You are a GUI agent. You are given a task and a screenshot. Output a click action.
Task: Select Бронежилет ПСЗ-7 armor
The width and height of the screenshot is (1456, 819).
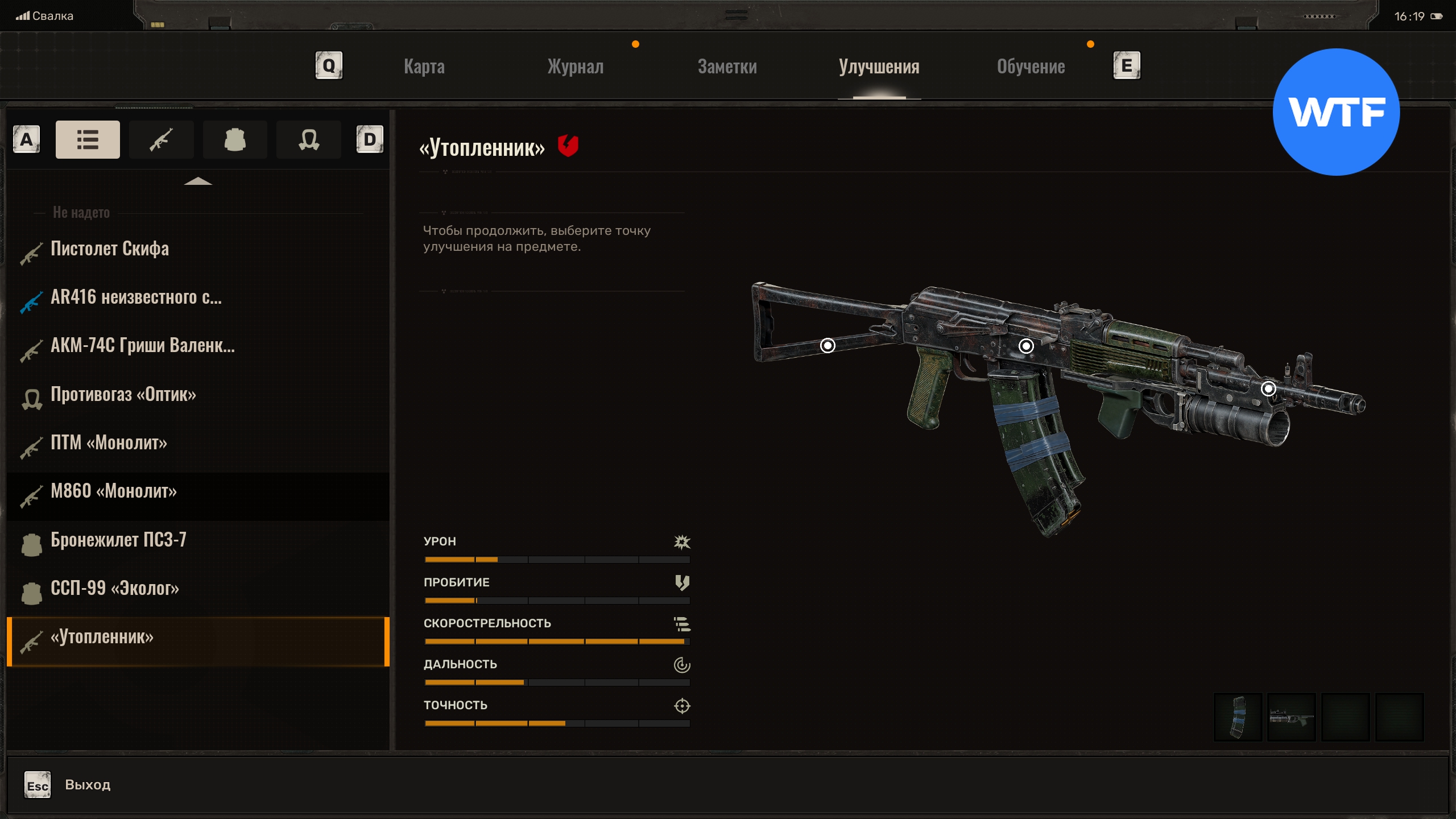(118, 540)
